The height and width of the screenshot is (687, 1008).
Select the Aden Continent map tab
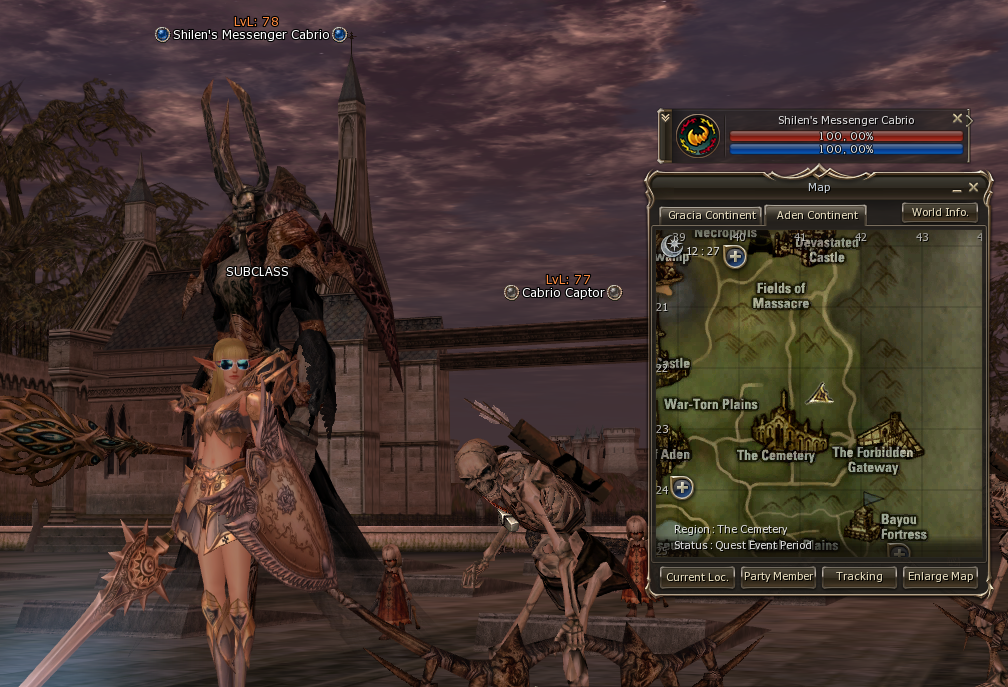[816, 215]
